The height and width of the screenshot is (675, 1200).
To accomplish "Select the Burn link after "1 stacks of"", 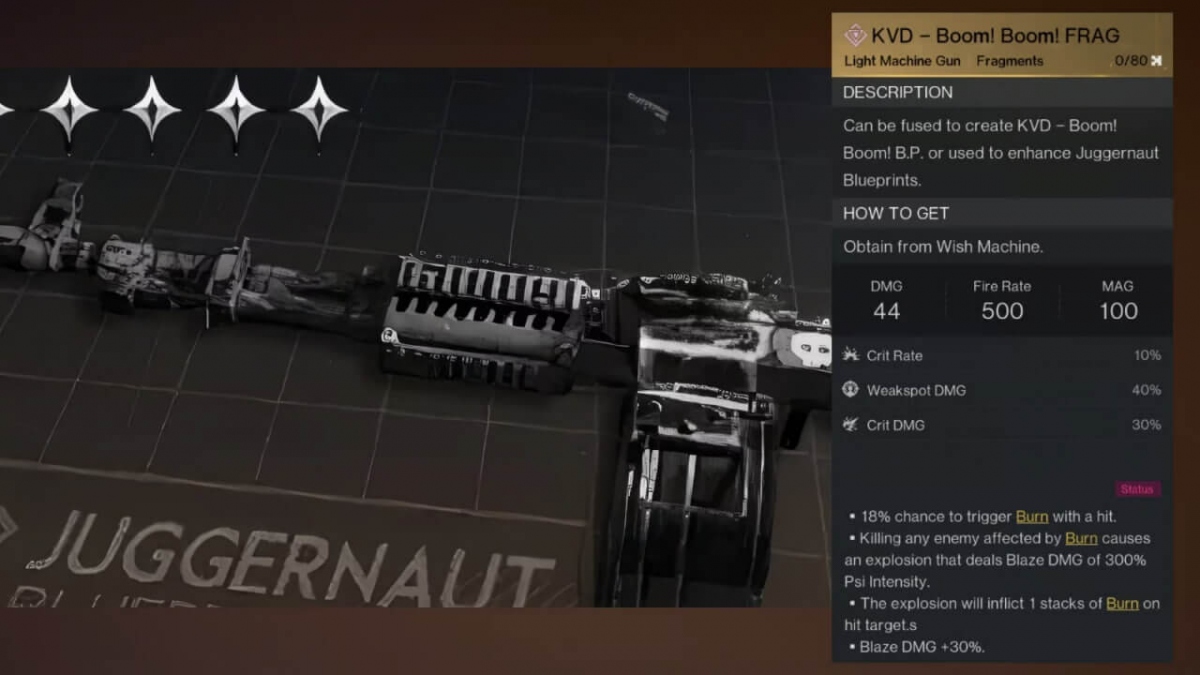I will 1122,603.
